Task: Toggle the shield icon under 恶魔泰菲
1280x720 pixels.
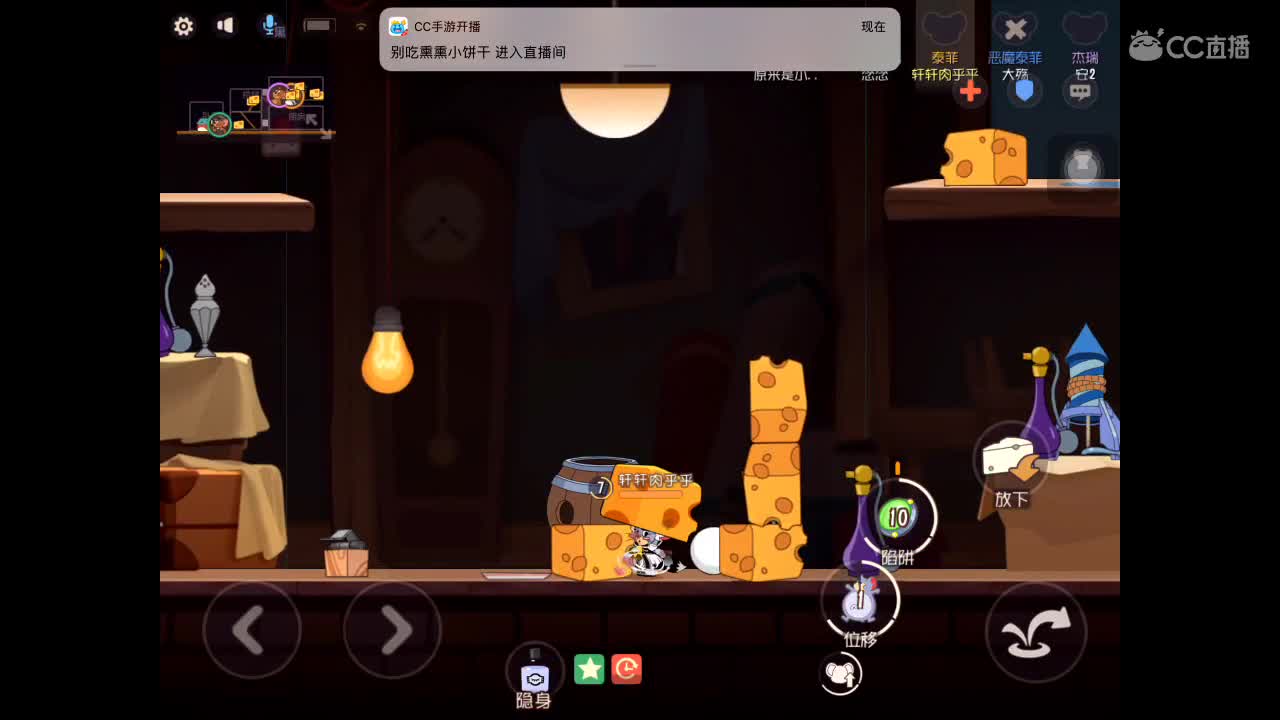Action: [x=1024, y=91]
